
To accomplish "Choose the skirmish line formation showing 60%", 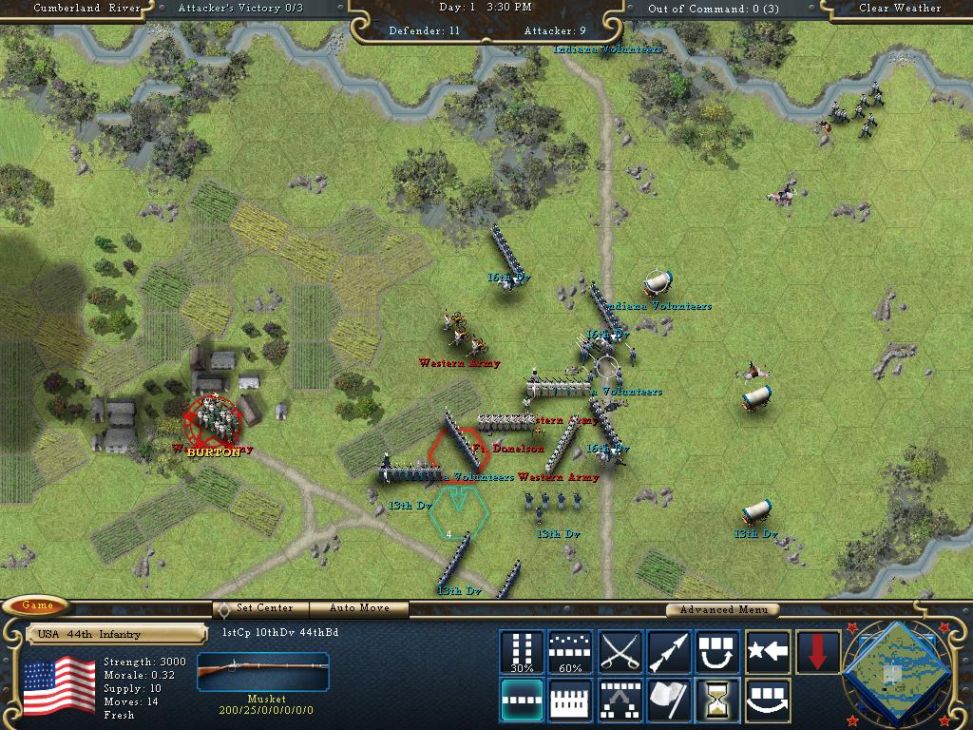I will (570, 652).
